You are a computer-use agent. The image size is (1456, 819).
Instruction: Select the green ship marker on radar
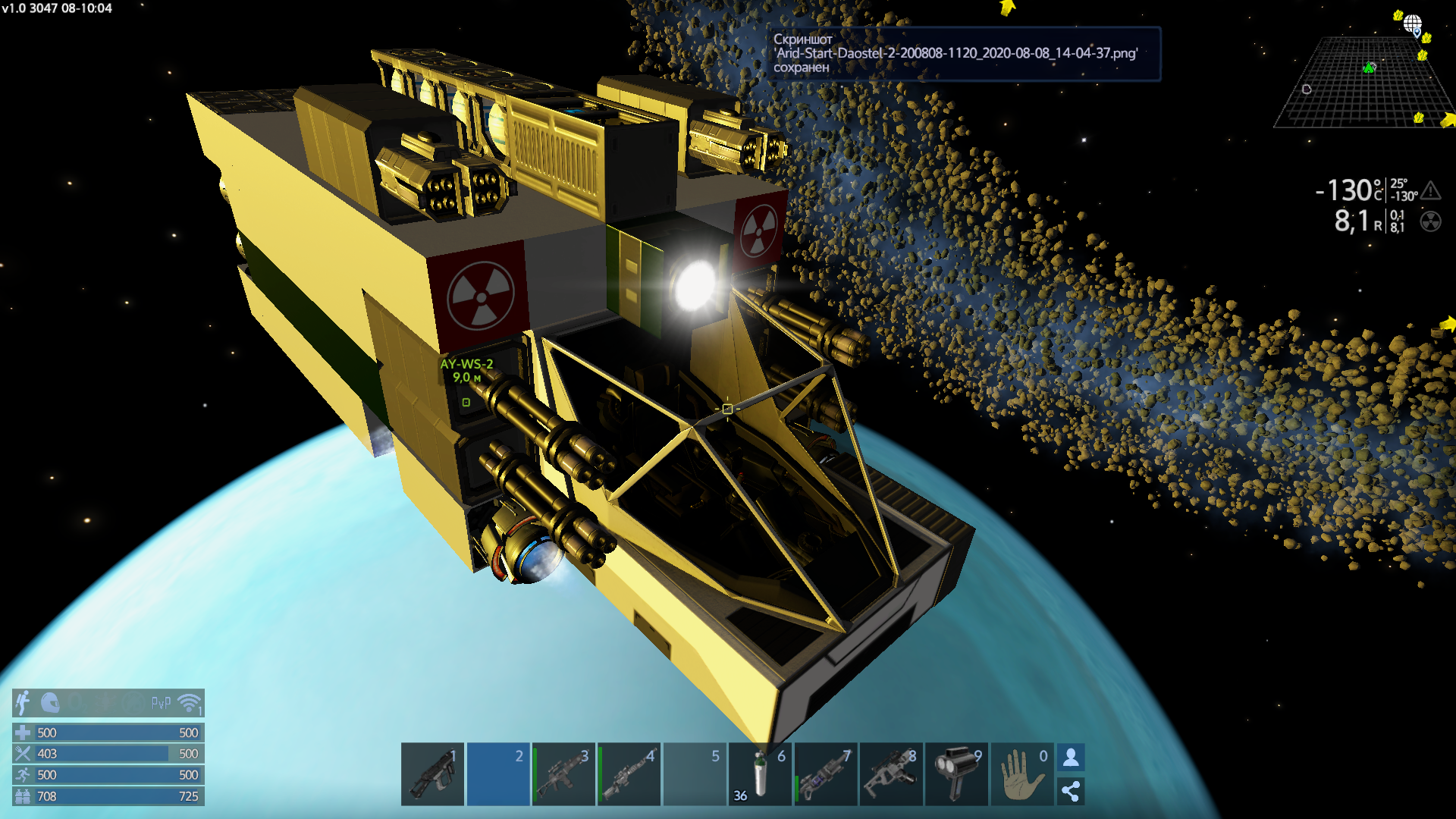coord(1369,68)
